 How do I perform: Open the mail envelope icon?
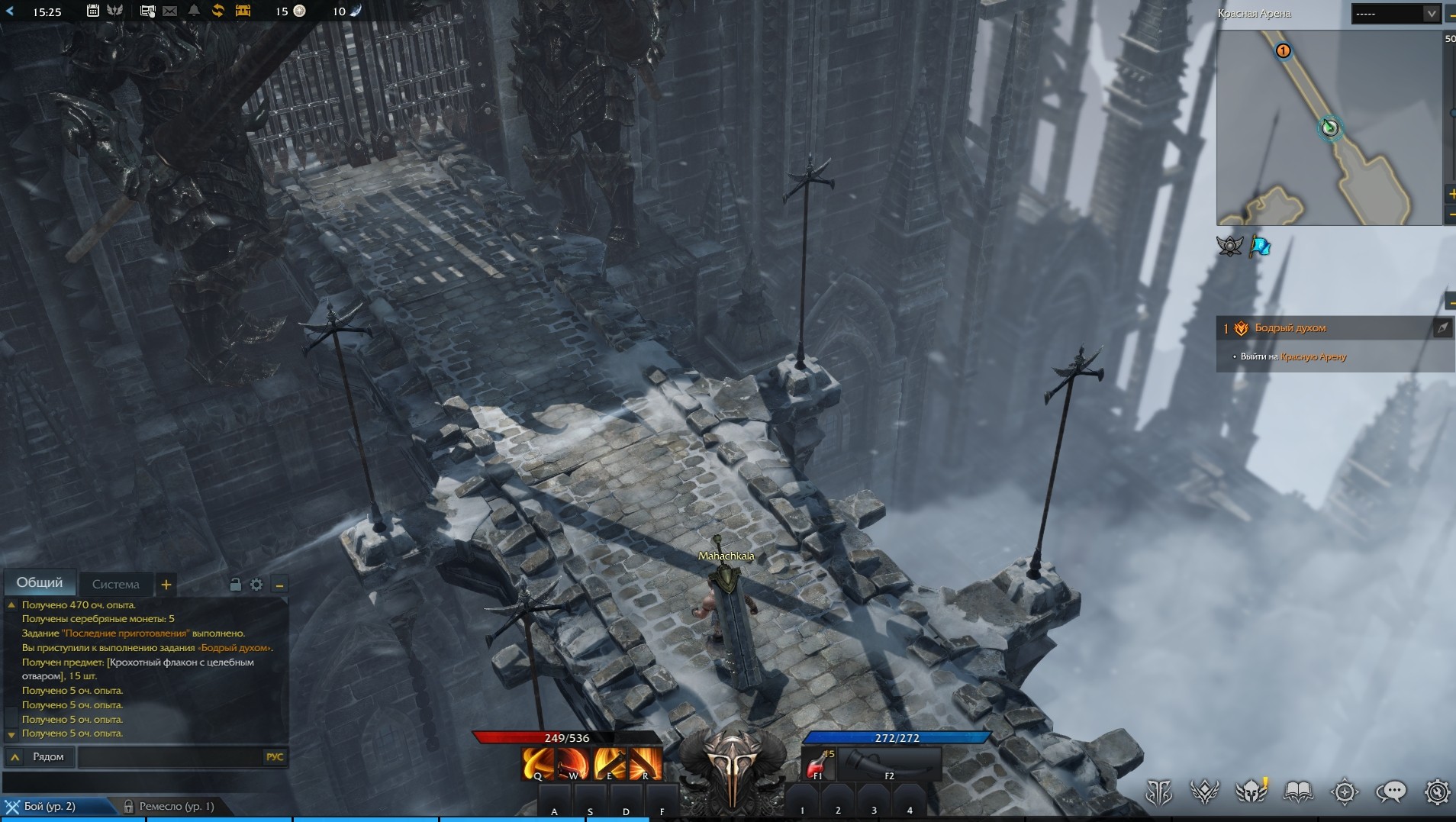click(x=170, y=11)
